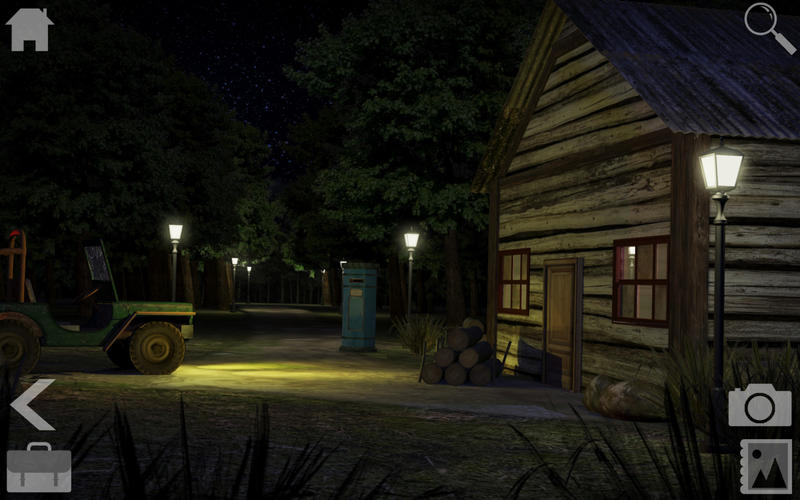Take a photo with the camera

[x=759, y=405]
